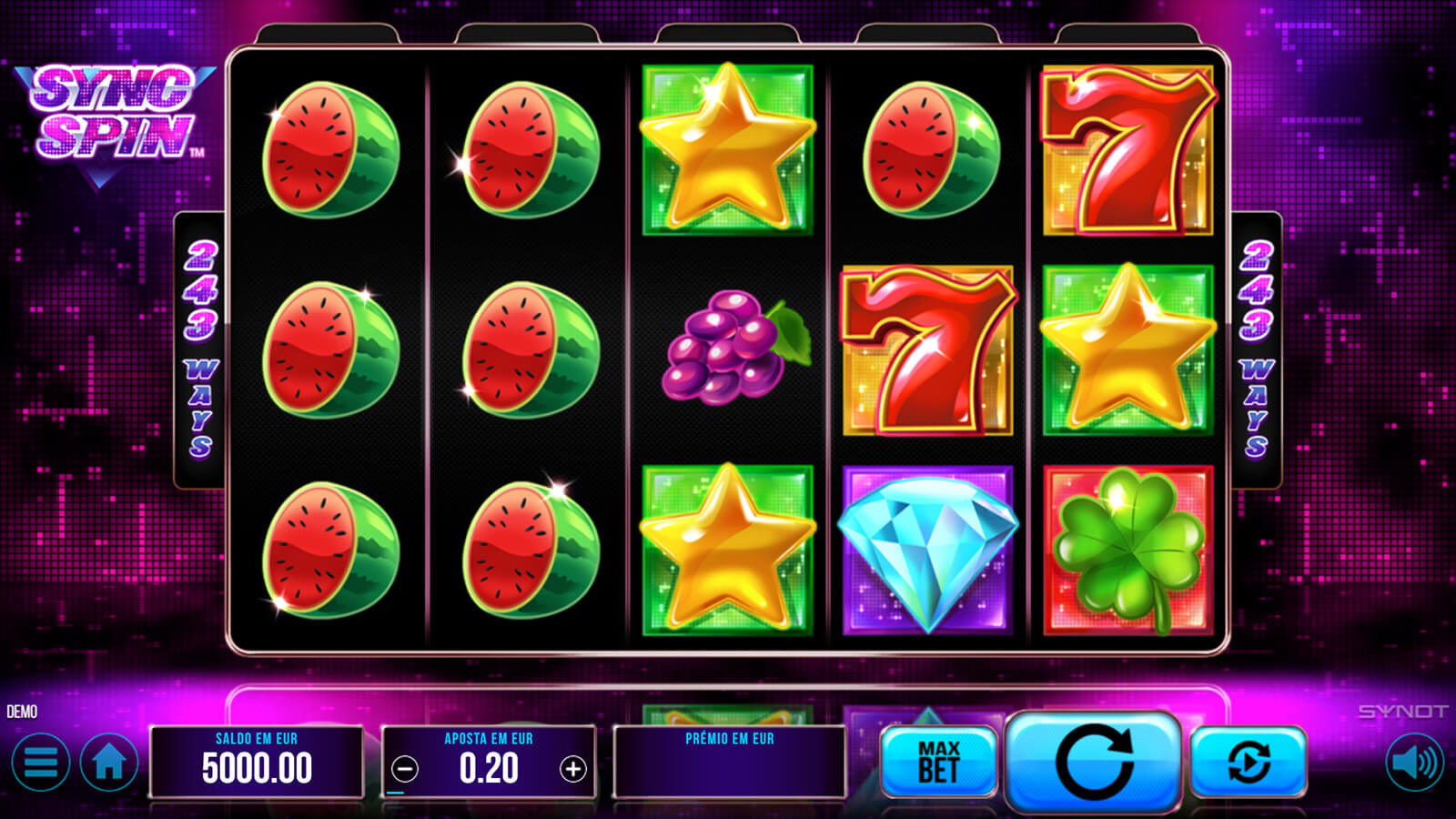1456x819 pixels.
Task: Spin the reels
Action: tap(1093, 762)
